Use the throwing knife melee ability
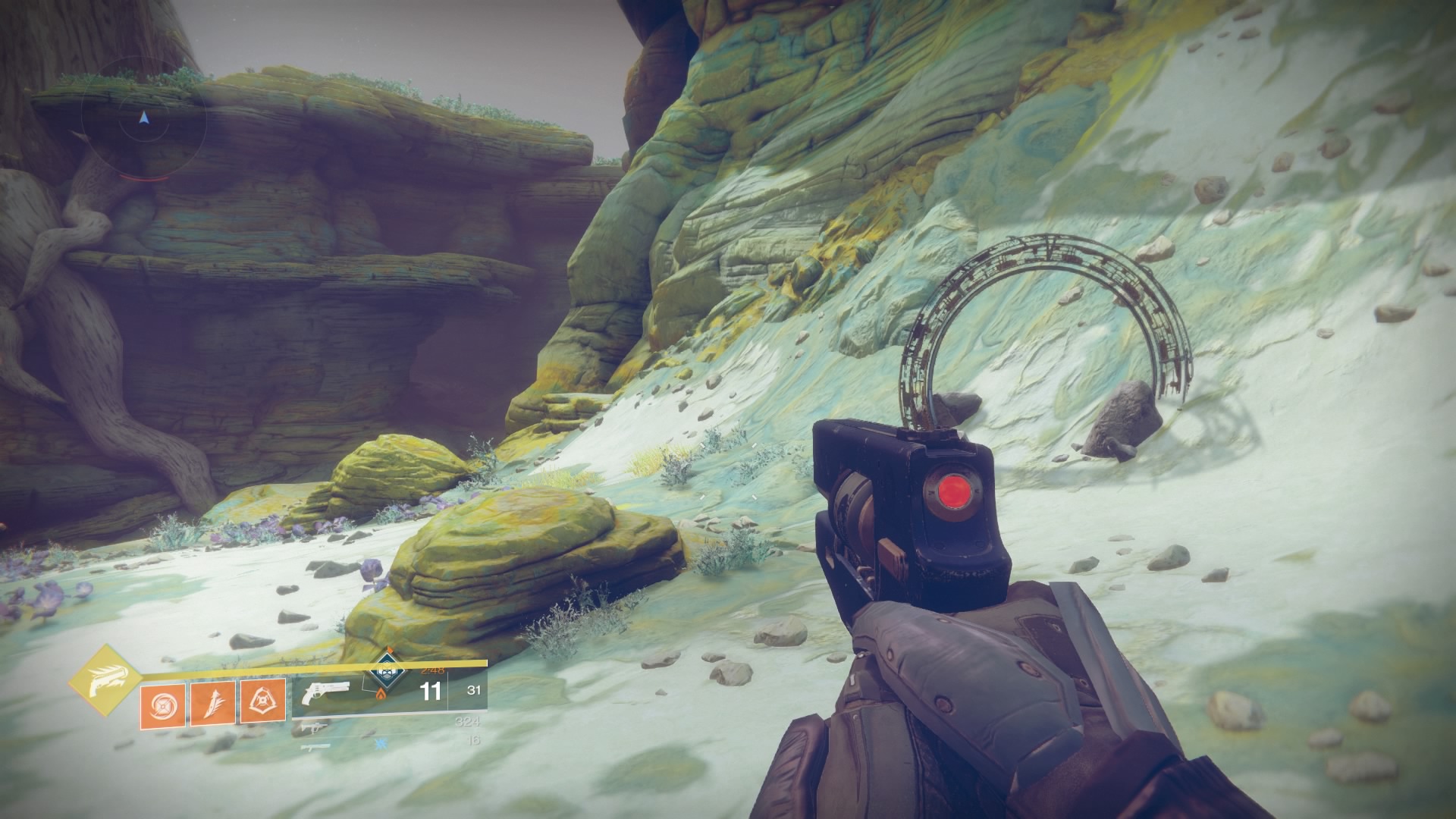The width and height of the screenshot is (1456, 819). tap(212, 701)
